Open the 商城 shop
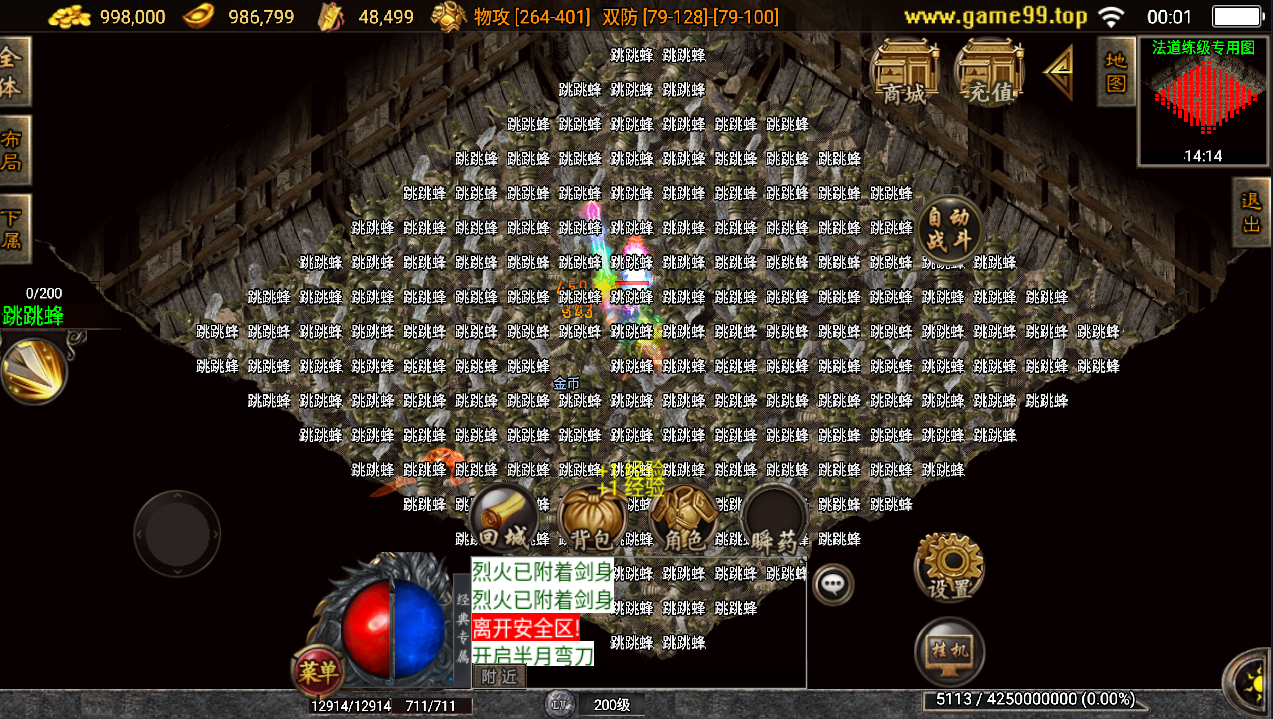The image size is (1273, 719). point(905,72)
